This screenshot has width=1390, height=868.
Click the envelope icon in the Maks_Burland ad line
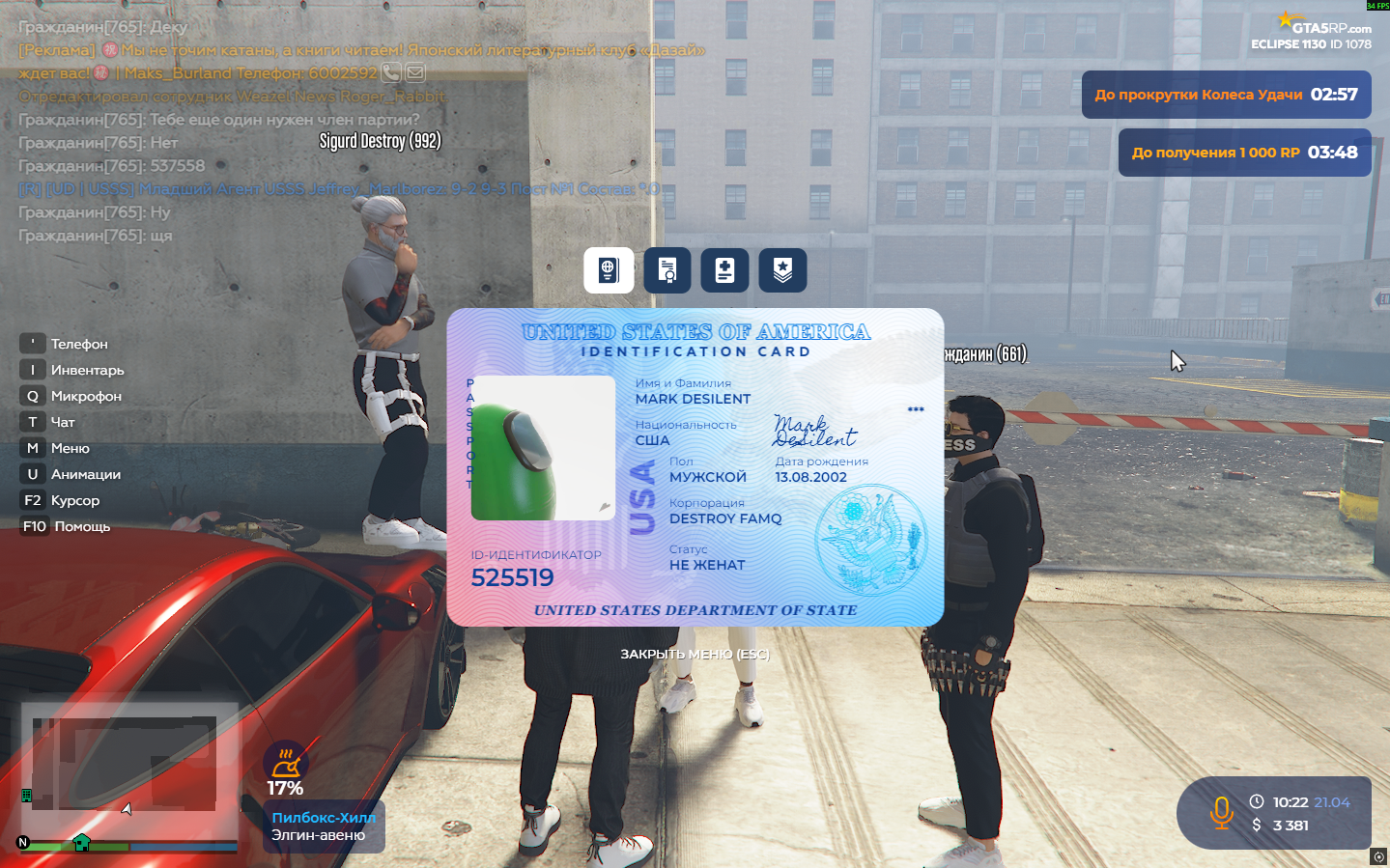pyautogui.click(x=414, y=72)
